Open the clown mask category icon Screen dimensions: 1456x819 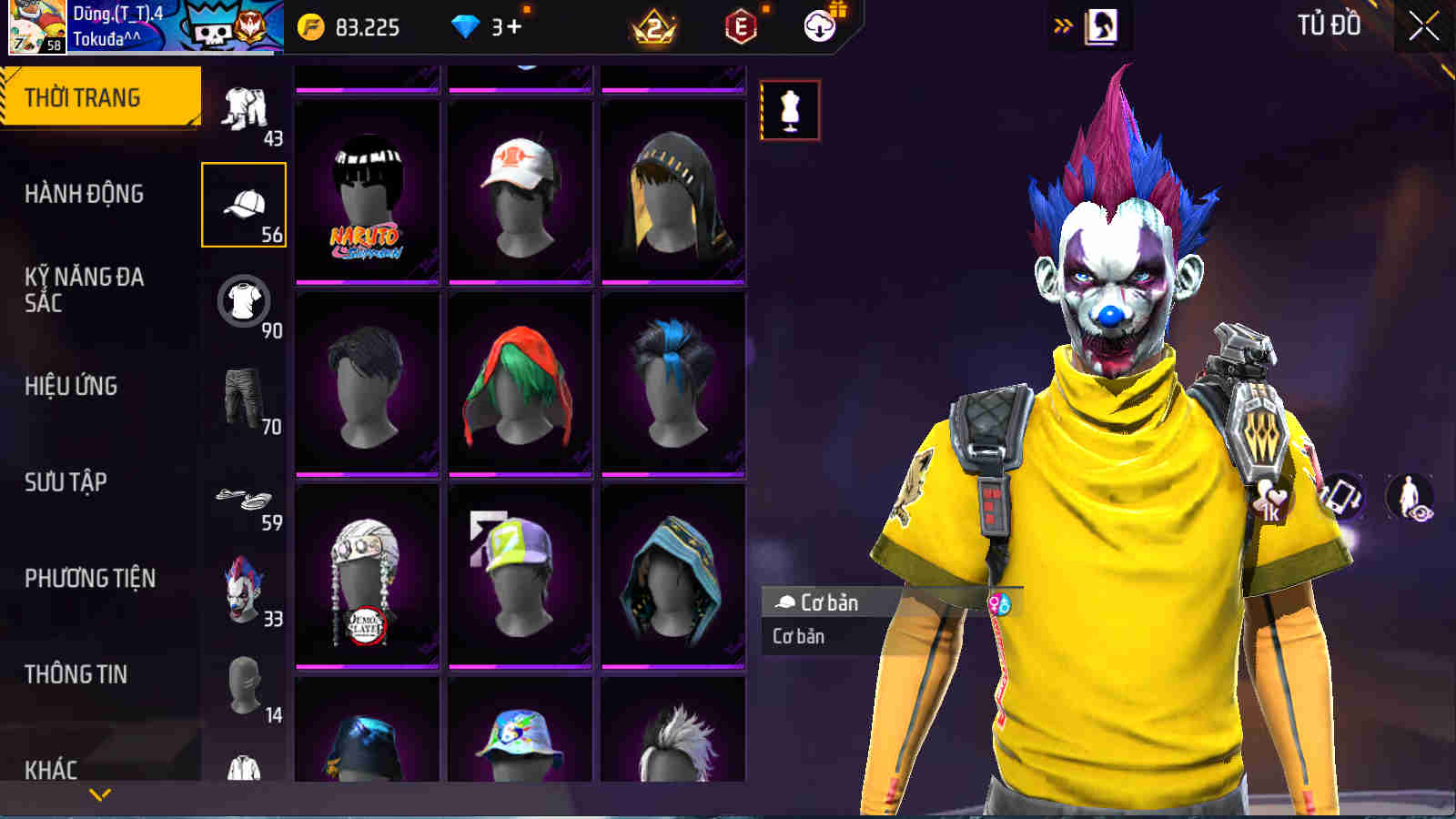click(x=243, y=587)
